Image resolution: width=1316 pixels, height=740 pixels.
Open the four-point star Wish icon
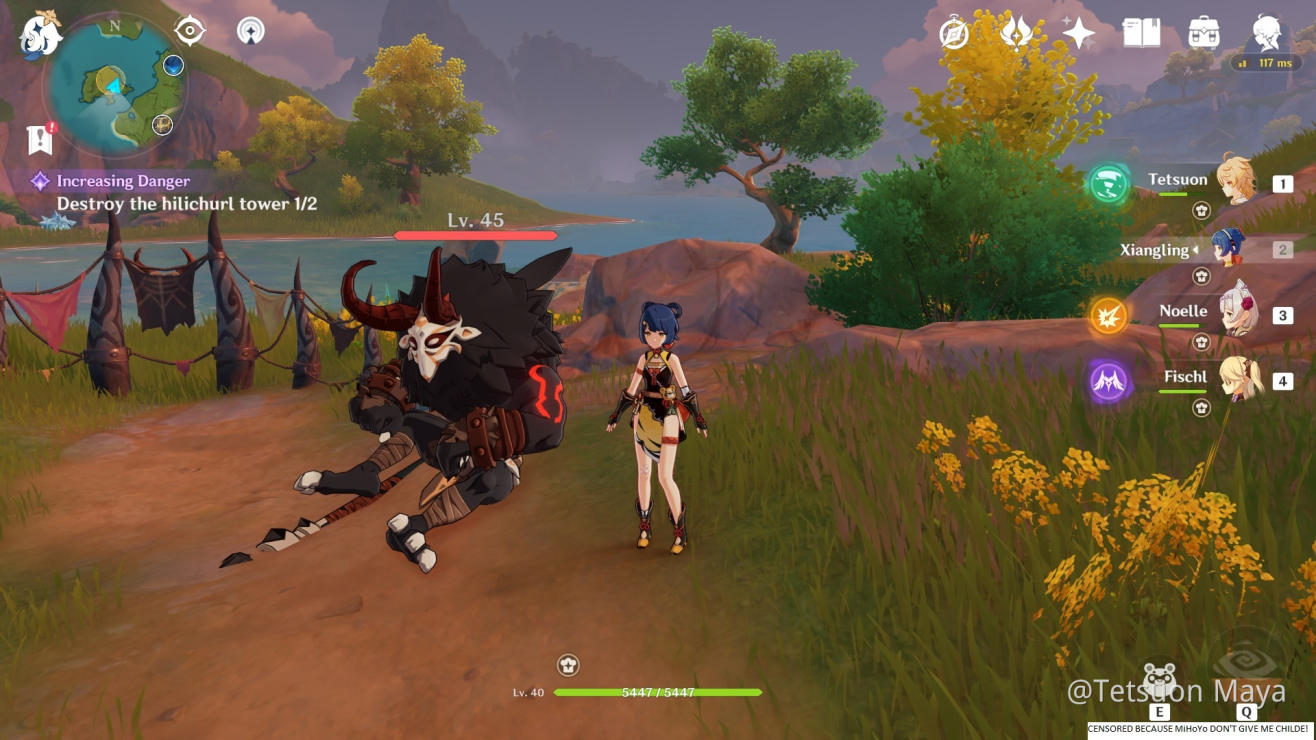1078,34
